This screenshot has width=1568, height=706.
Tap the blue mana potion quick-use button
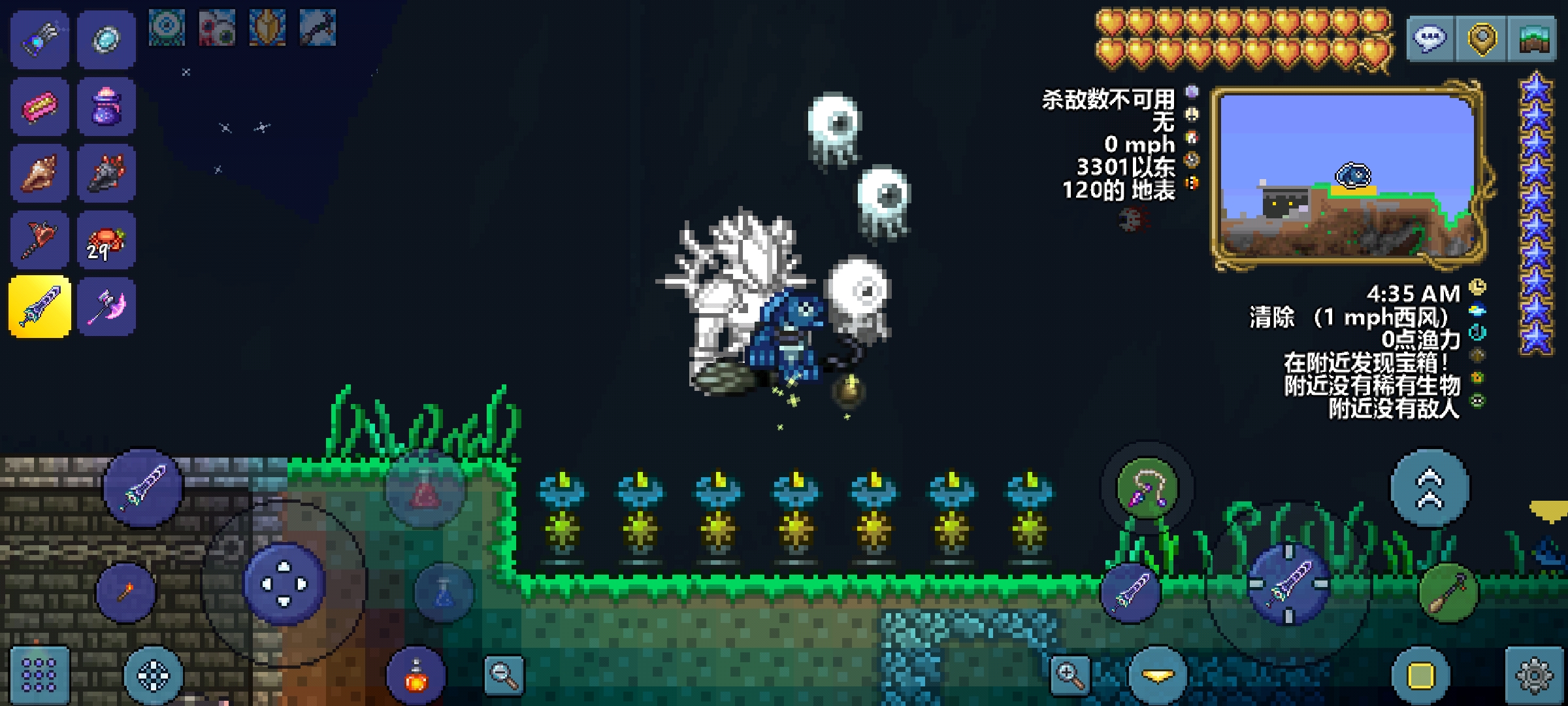pyautogui.click(x=443, y=592)
